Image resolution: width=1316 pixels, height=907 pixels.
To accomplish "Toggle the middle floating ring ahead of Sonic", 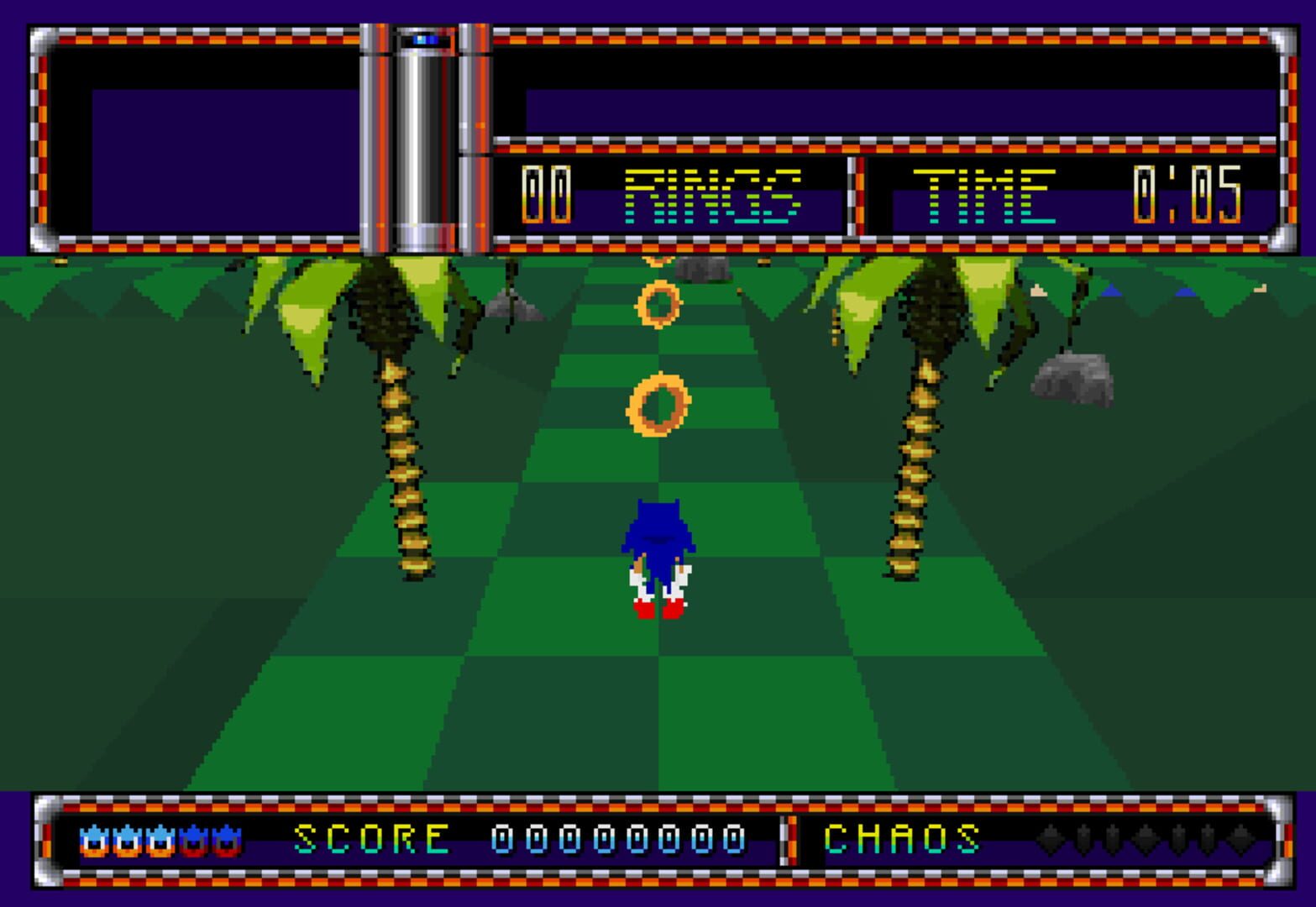I will coord(659,305).
